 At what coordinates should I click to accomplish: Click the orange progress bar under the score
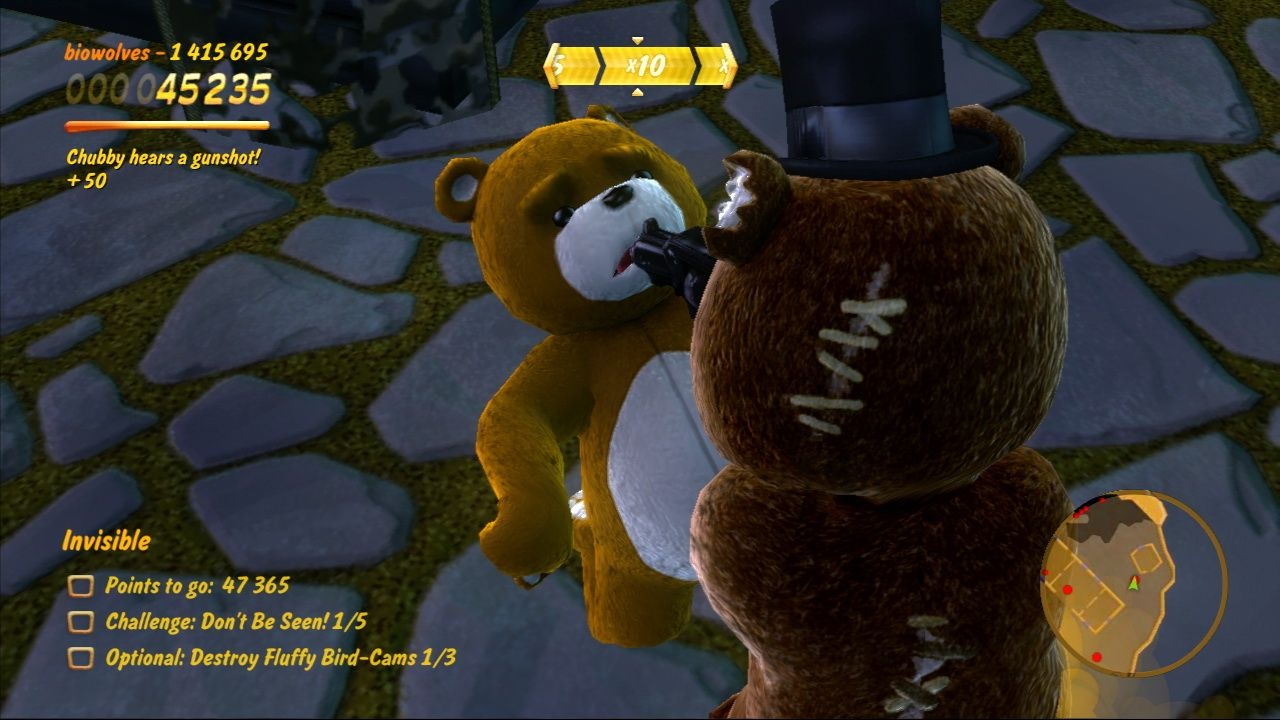166,125
